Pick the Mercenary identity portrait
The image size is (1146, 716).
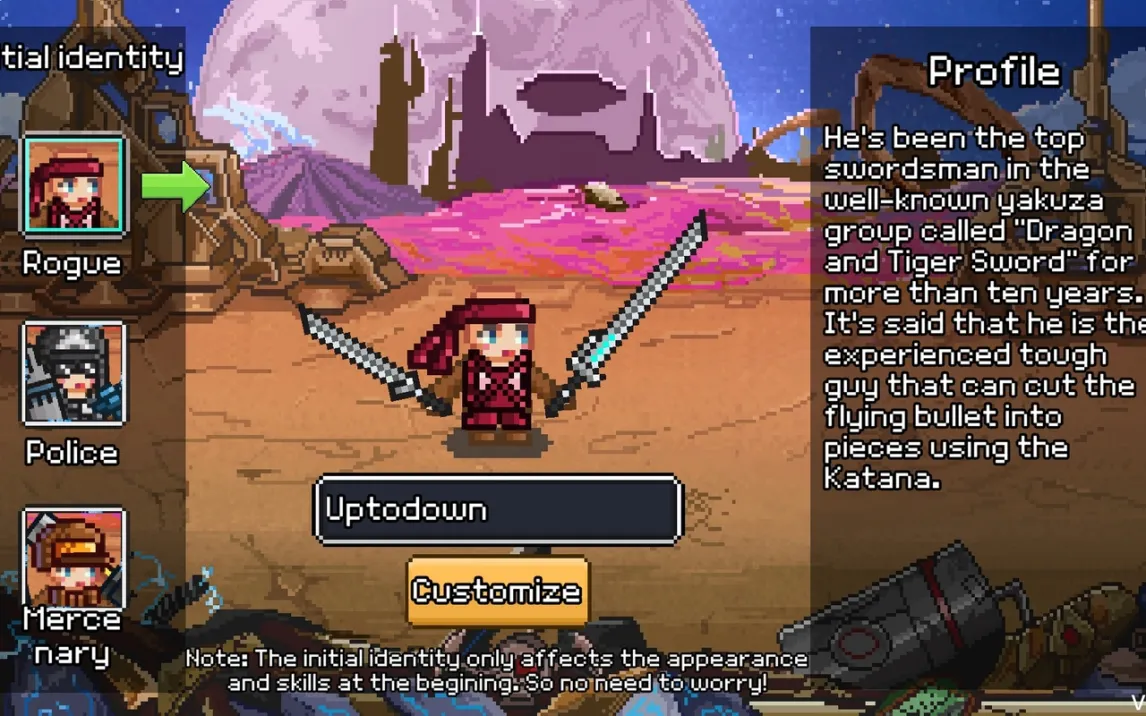tap(74, 556)
